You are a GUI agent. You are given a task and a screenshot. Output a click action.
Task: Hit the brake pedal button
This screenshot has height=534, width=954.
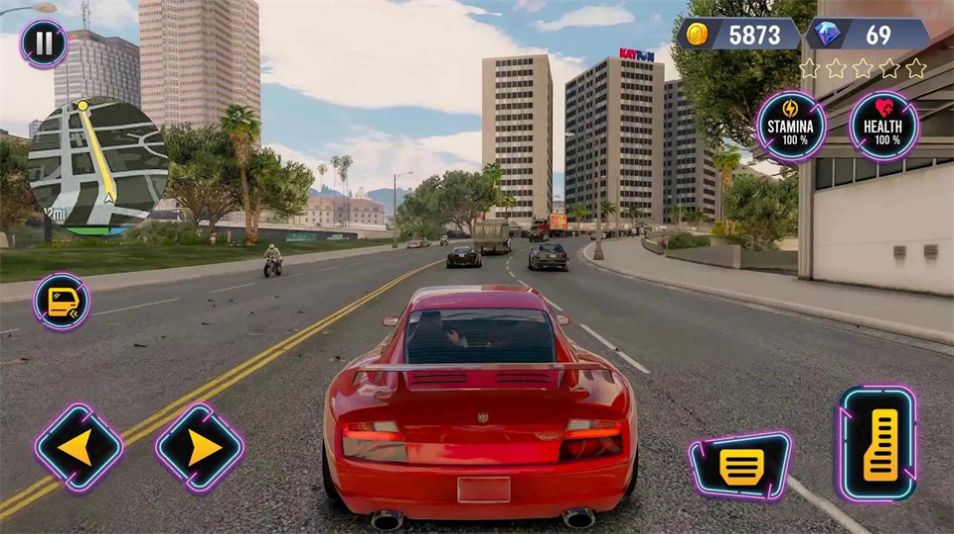(x=740, y=466)
